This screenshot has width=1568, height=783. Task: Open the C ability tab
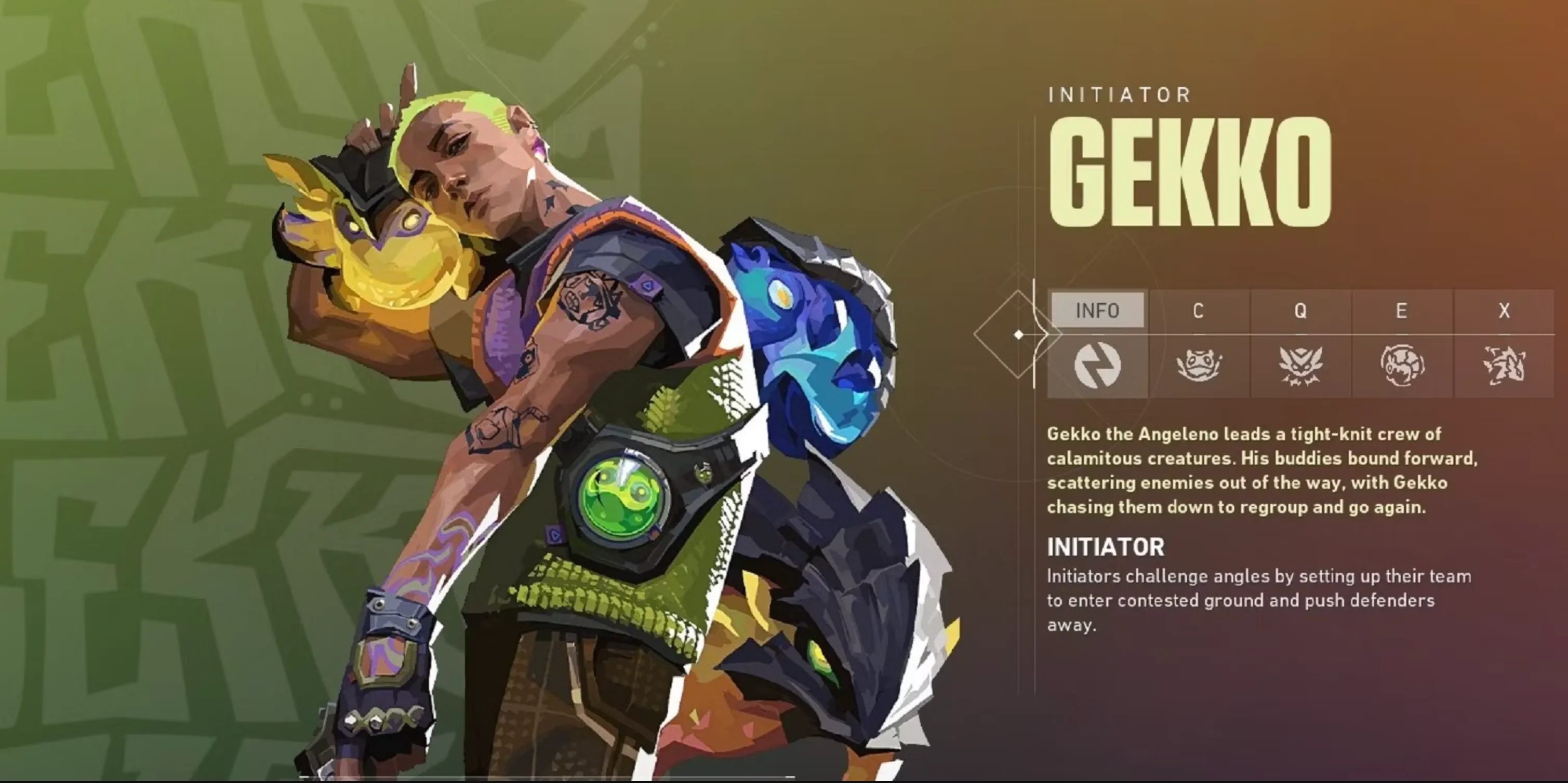[1198, 311]
